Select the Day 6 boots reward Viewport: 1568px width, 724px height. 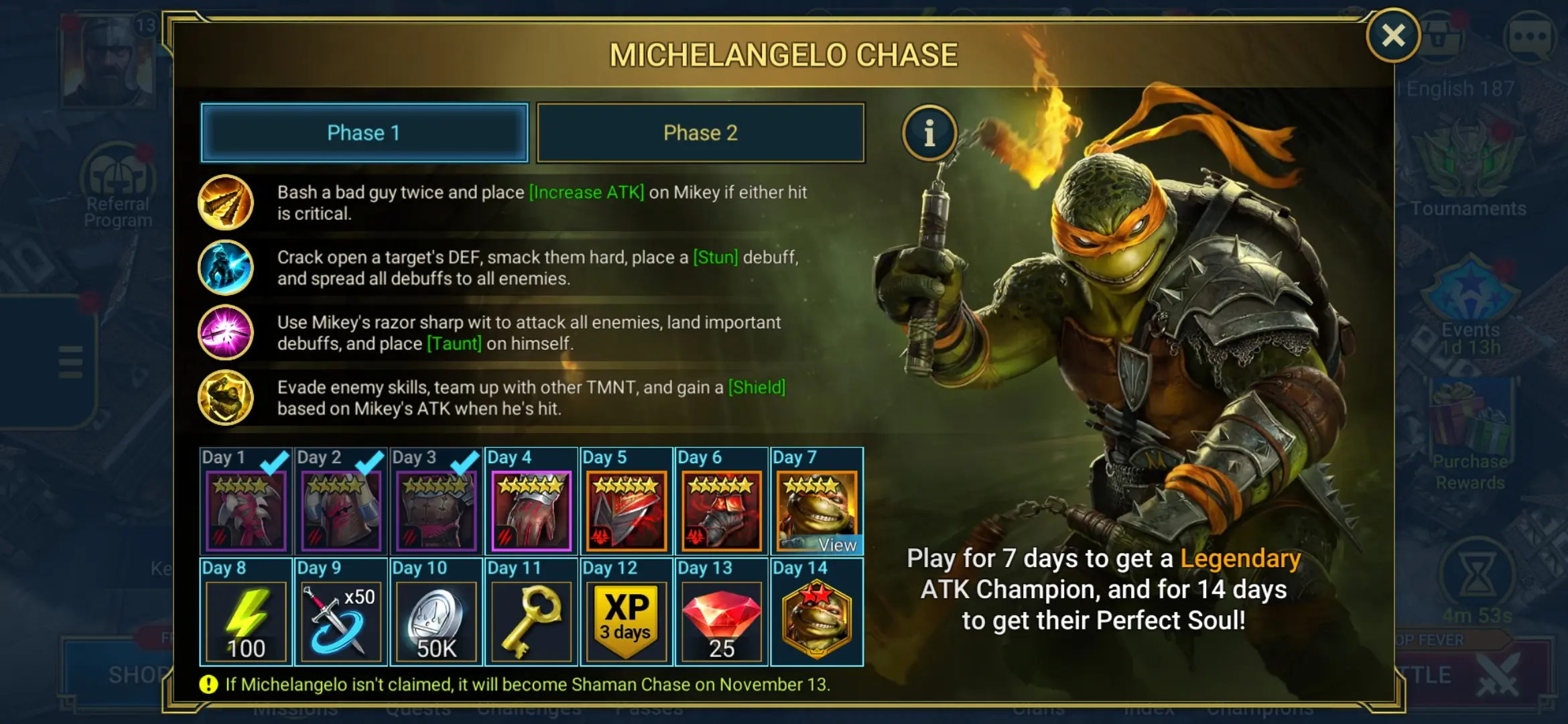point(721,511)
